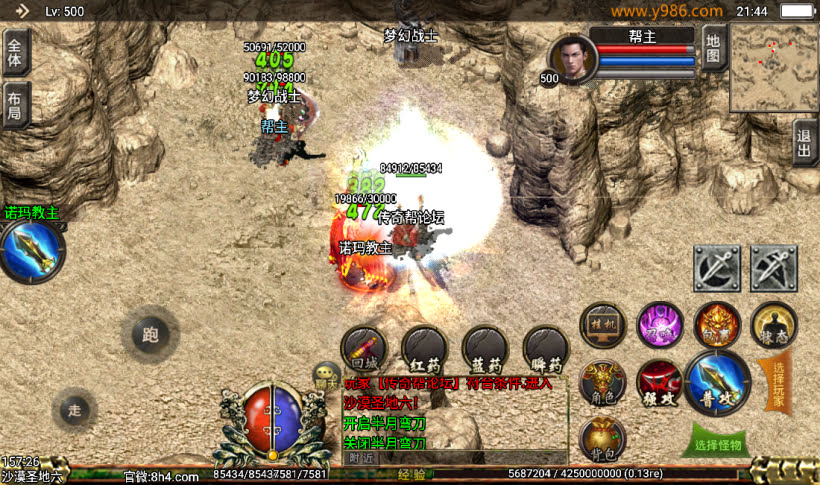This screenshot has height=485, width=820.
Task: Select the 诺玛教主 target sword icon
Action: [x=31, y=251]
